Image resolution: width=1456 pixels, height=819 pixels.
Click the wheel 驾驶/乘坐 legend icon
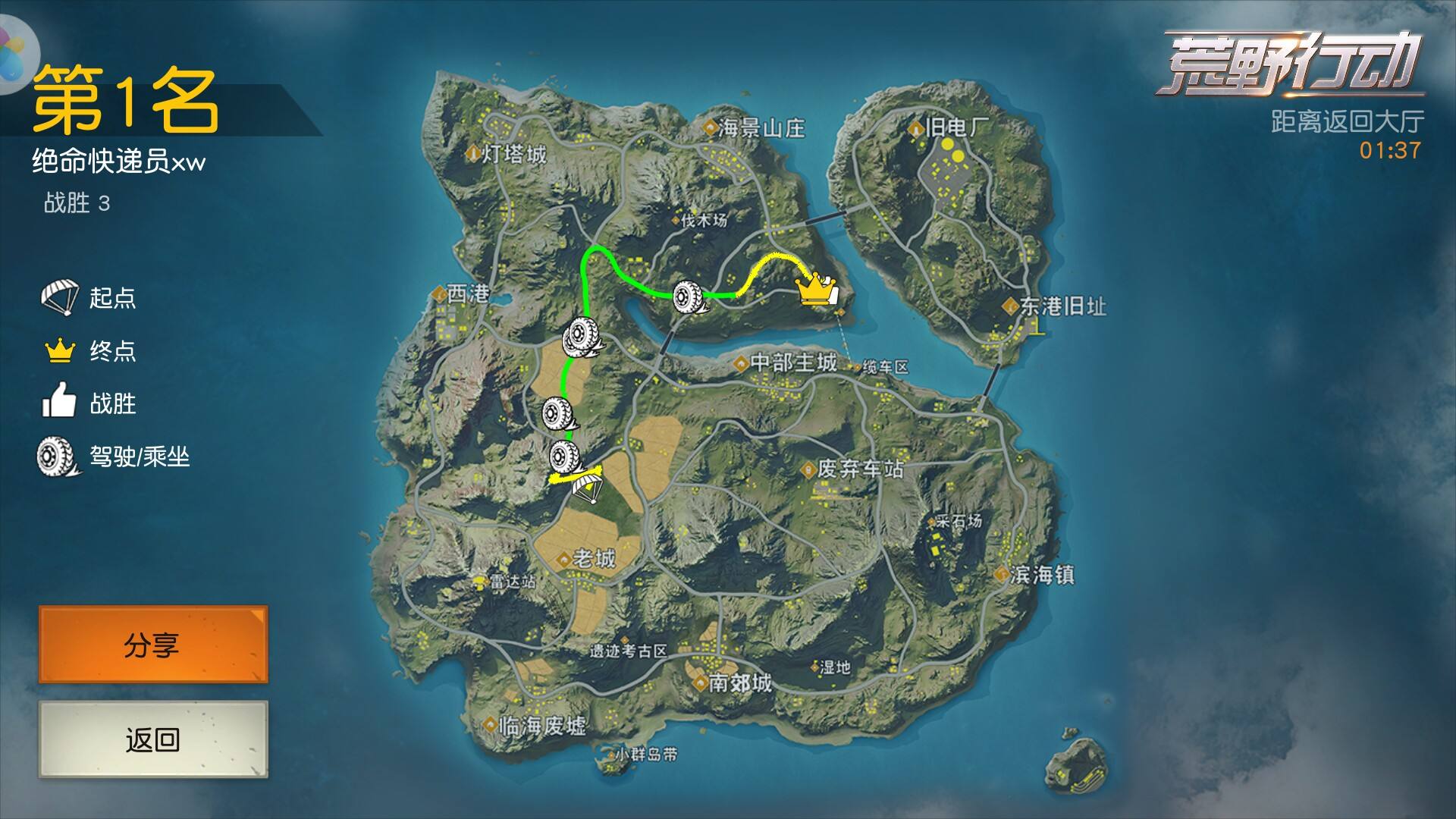point(53,455)
